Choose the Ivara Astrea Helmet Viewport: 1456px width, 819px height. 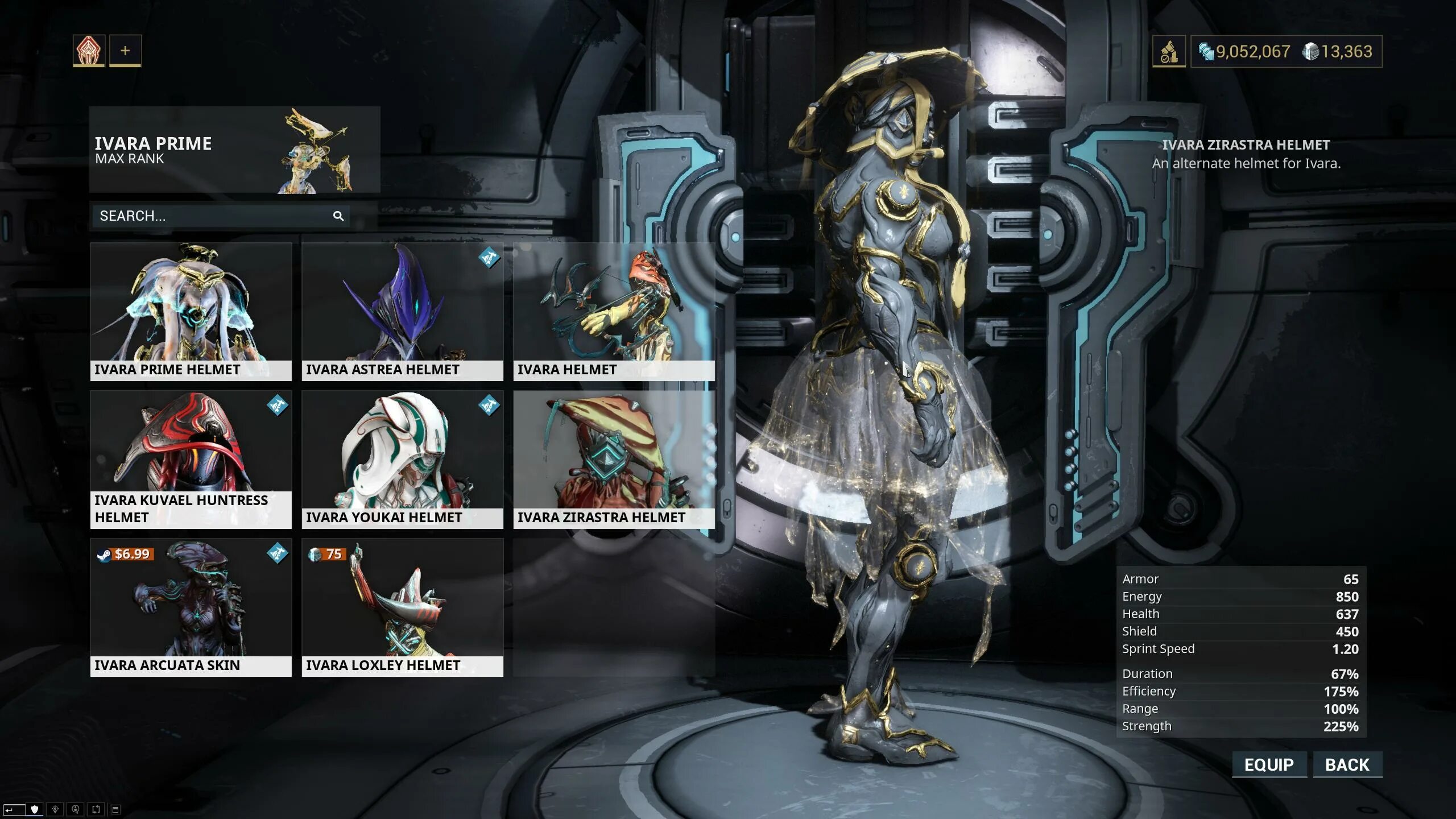[402, 311]
